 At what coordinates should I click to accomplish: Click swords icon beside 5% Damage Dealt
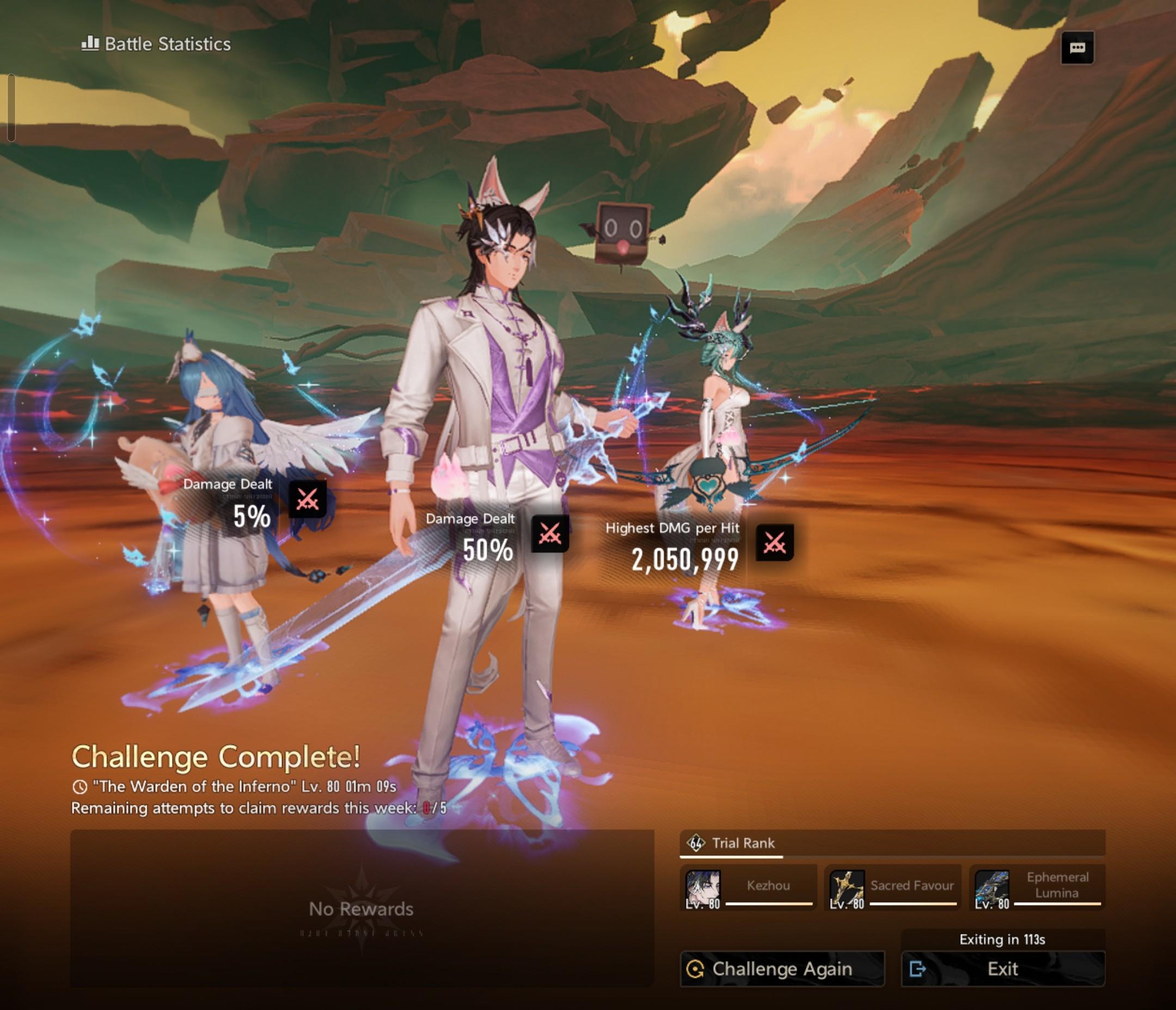click(308, 500)
